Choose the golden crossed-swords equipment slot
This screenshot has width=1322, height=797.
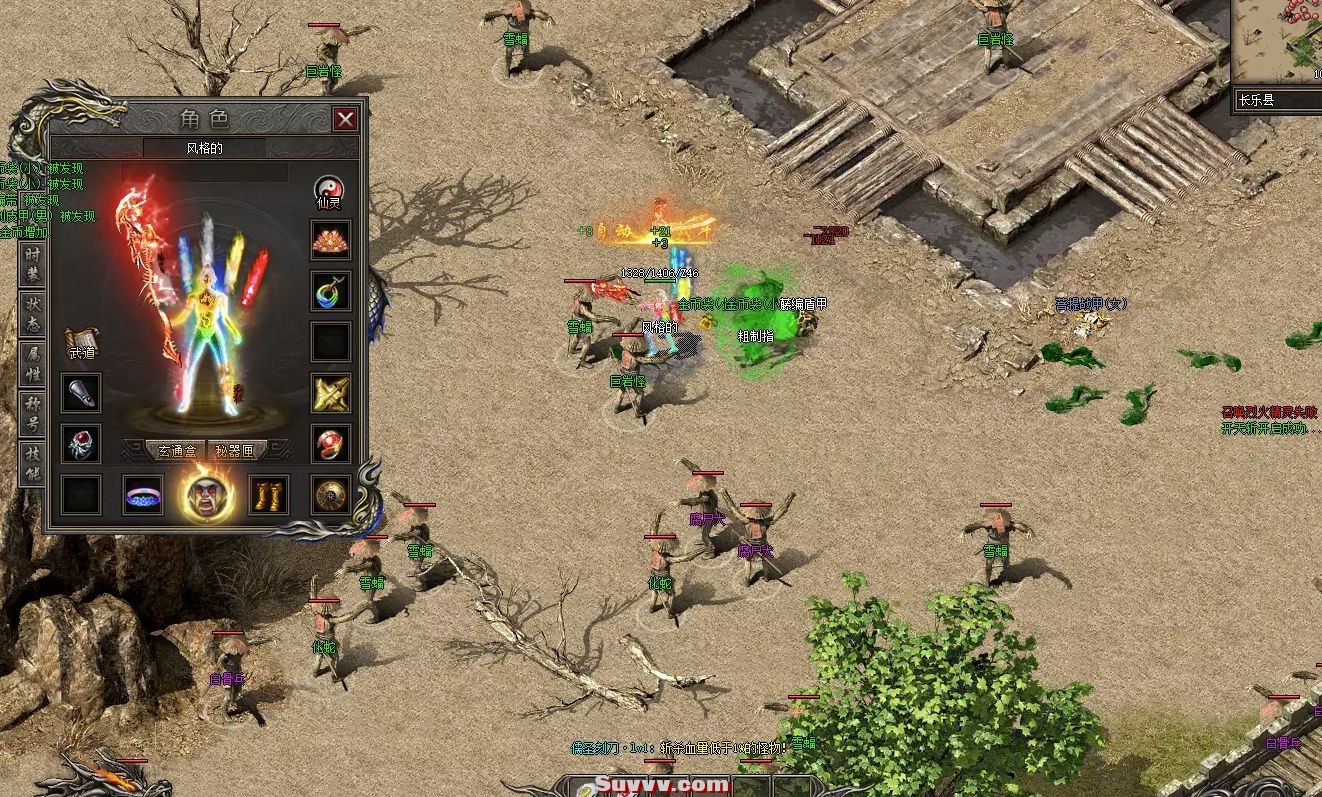click(x=330, y=393)
